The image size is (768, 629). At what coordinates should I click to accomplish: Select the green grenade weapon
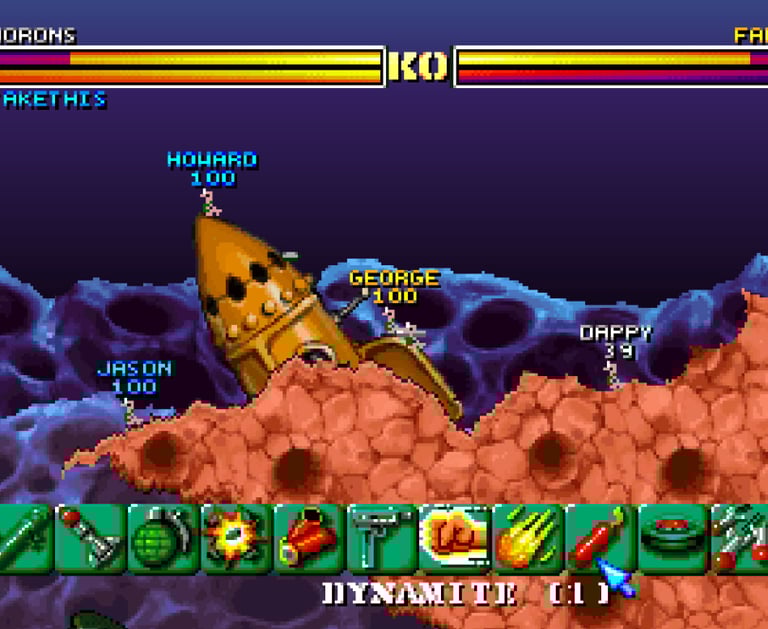pos(163,538)
